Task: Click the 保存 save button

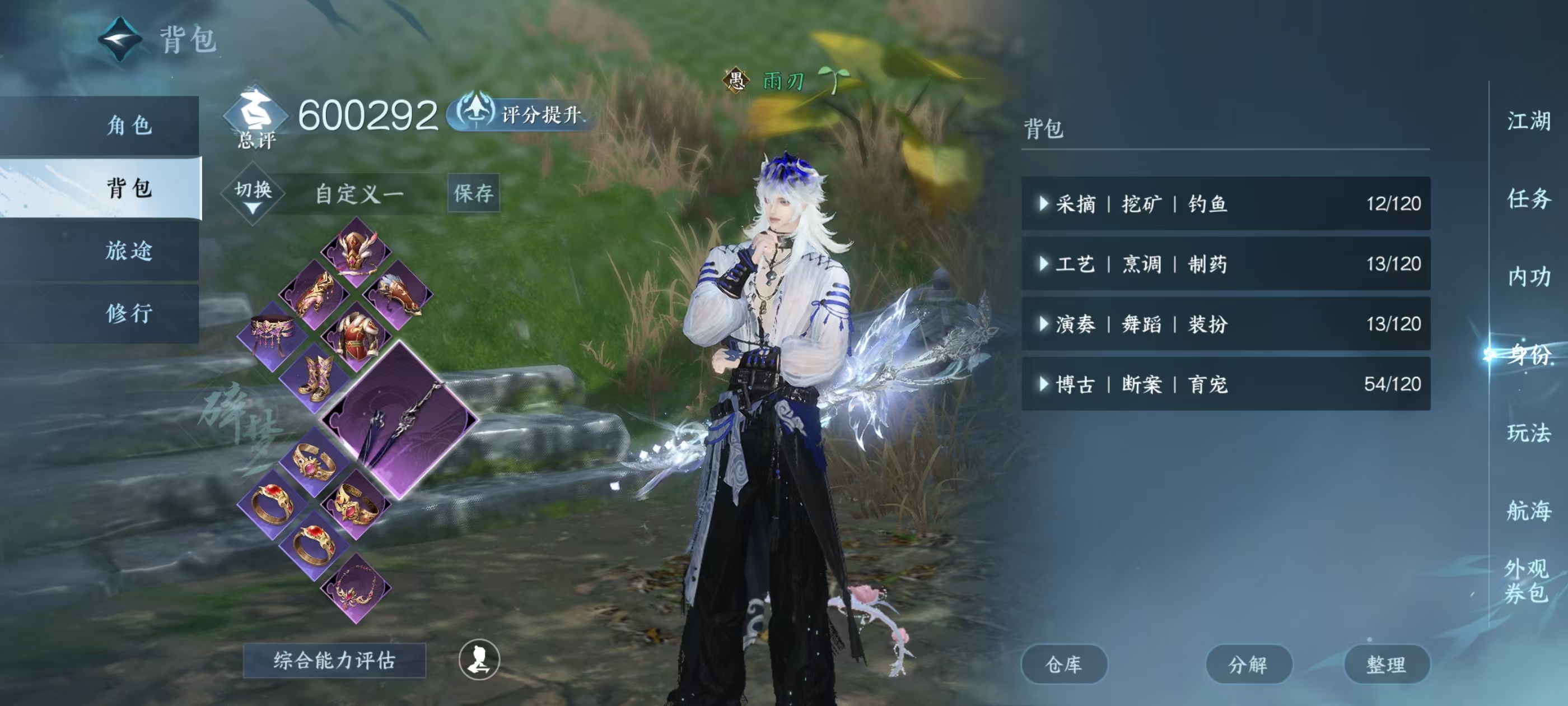Action: [x=474, y=194]
